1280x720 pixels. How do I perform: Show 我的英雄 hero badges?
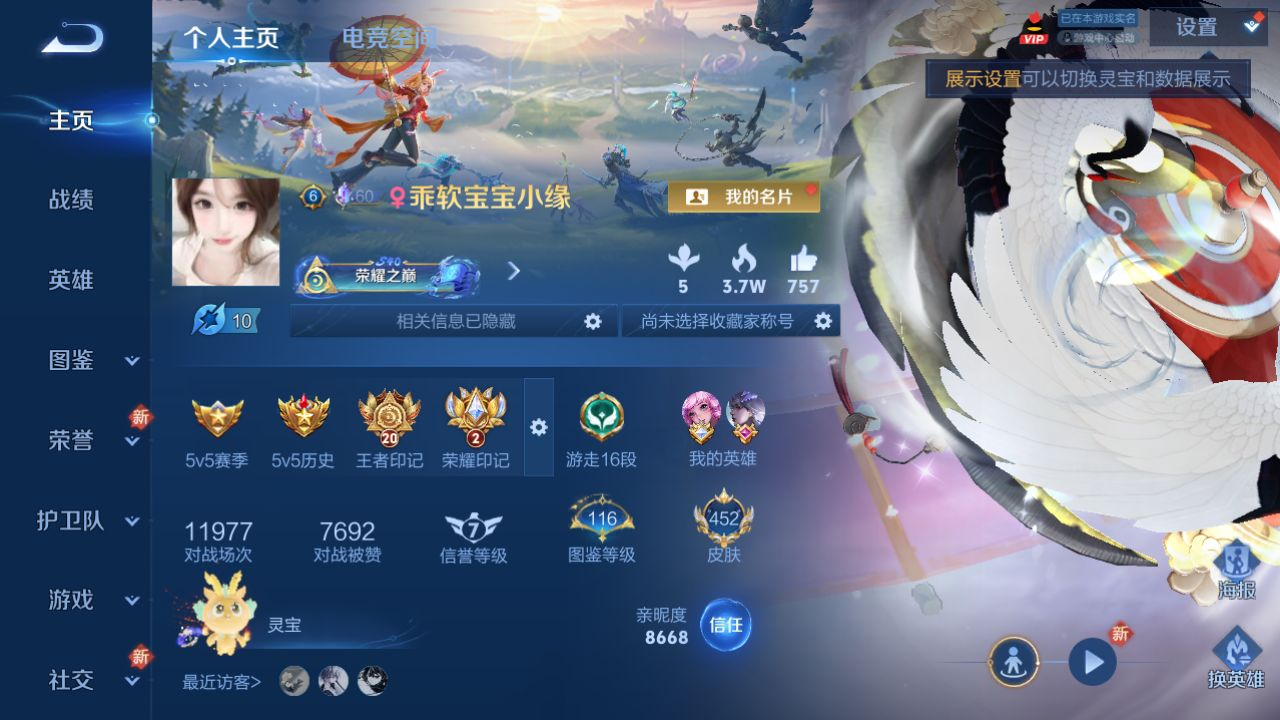[722, 430]
